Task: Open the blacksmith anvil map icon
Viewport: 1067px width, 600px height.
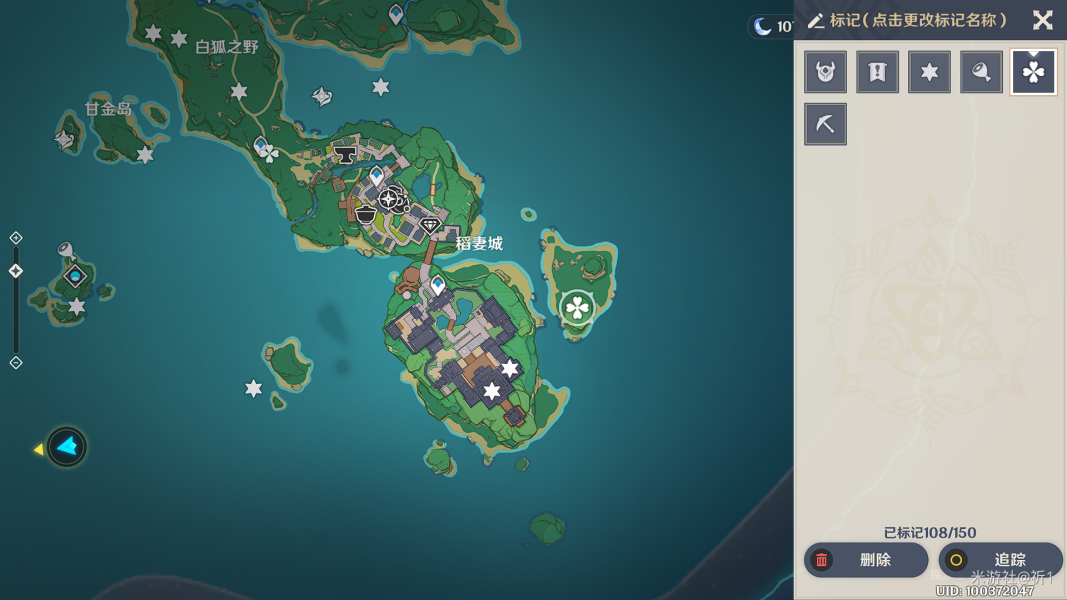Action: 345,155
